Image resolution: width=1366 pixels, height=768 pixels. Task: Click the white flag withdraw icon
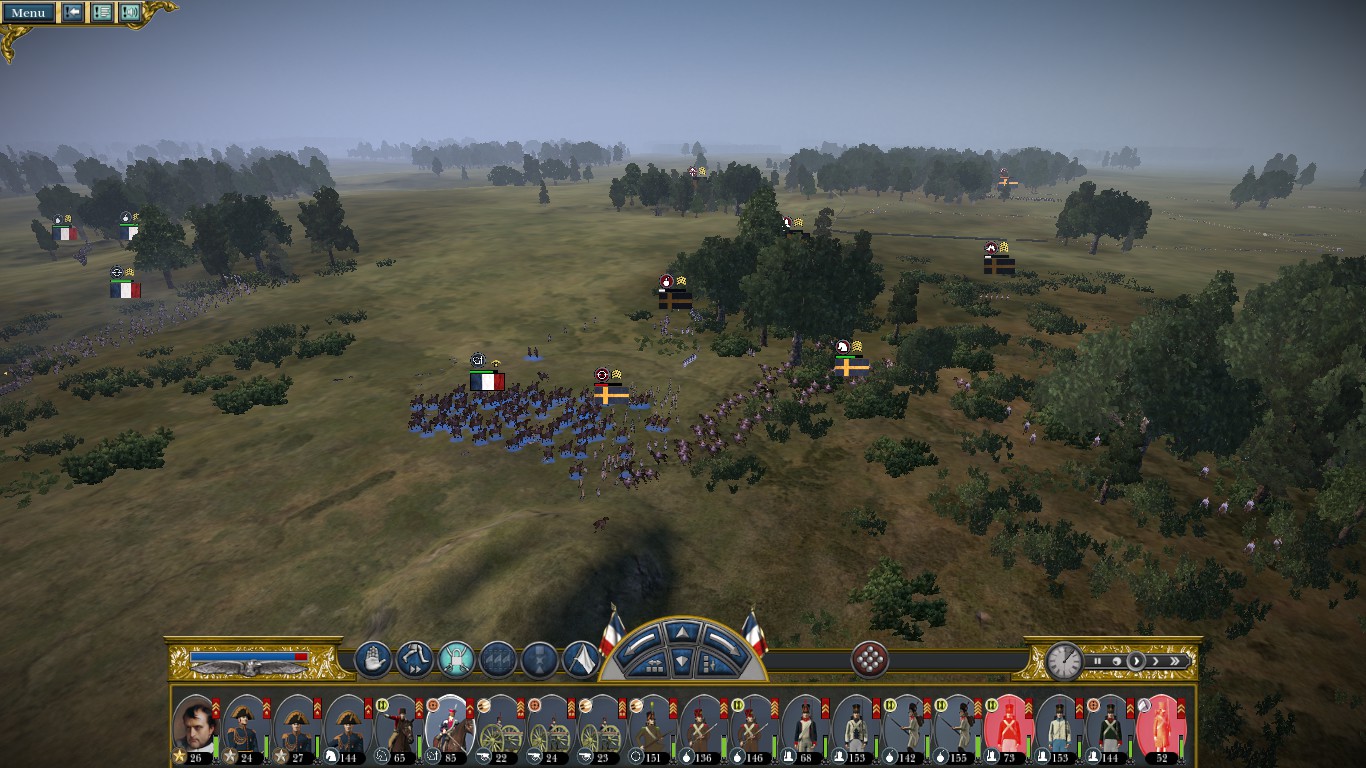pos(581,660)
